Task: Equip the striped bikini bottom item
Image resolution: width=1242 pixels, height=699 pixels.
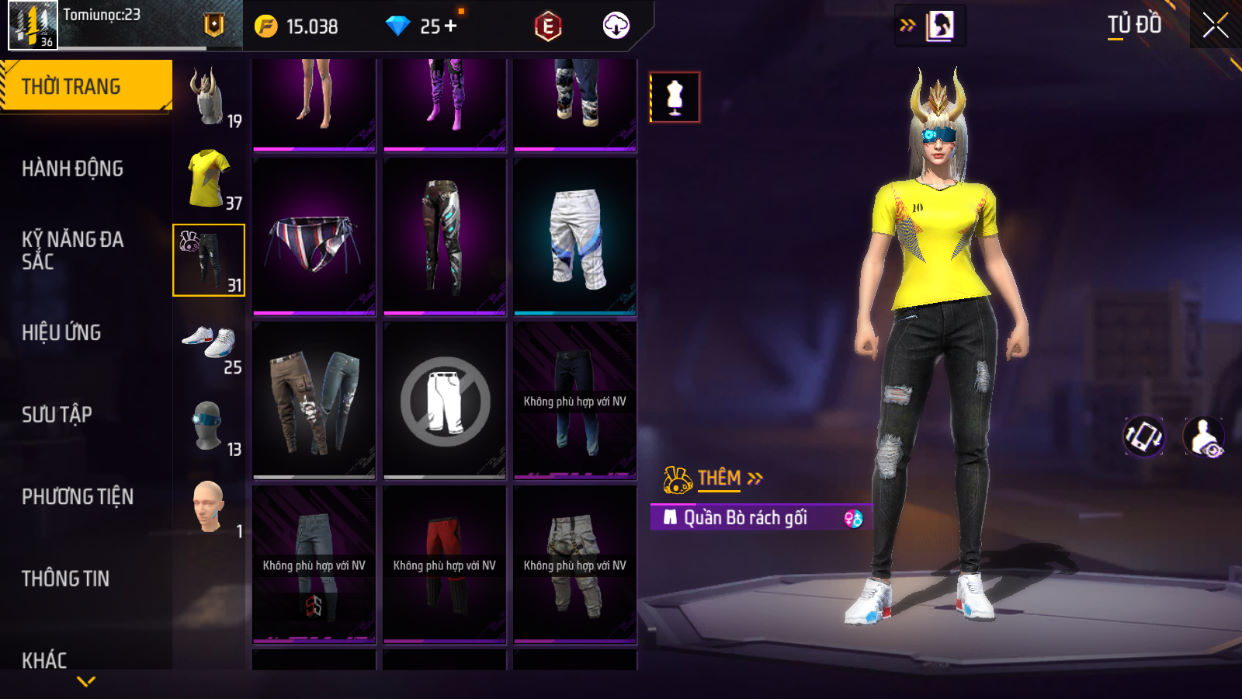Action: pos(314,236)
